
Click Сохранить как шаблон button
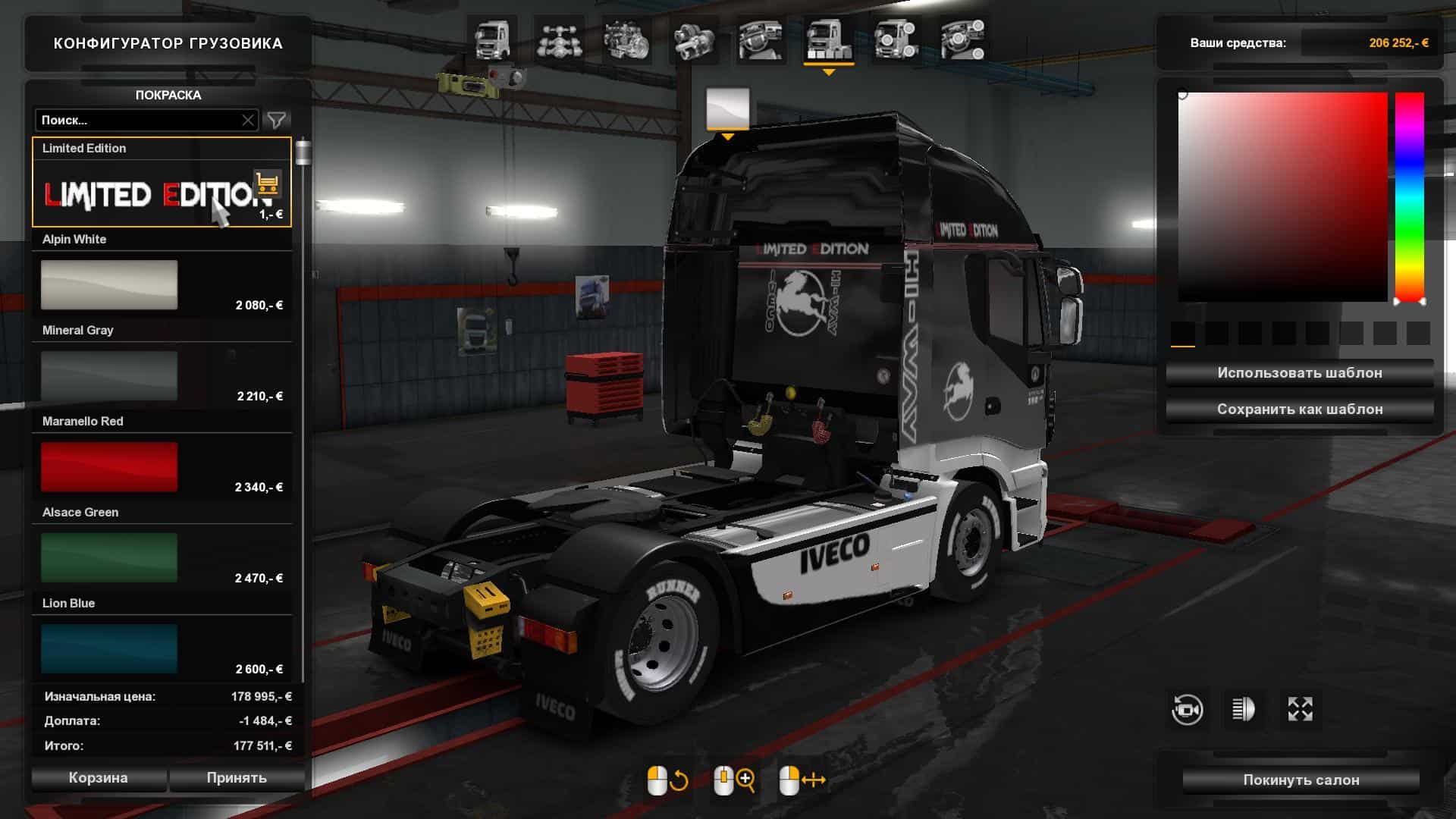(1299, 409)
